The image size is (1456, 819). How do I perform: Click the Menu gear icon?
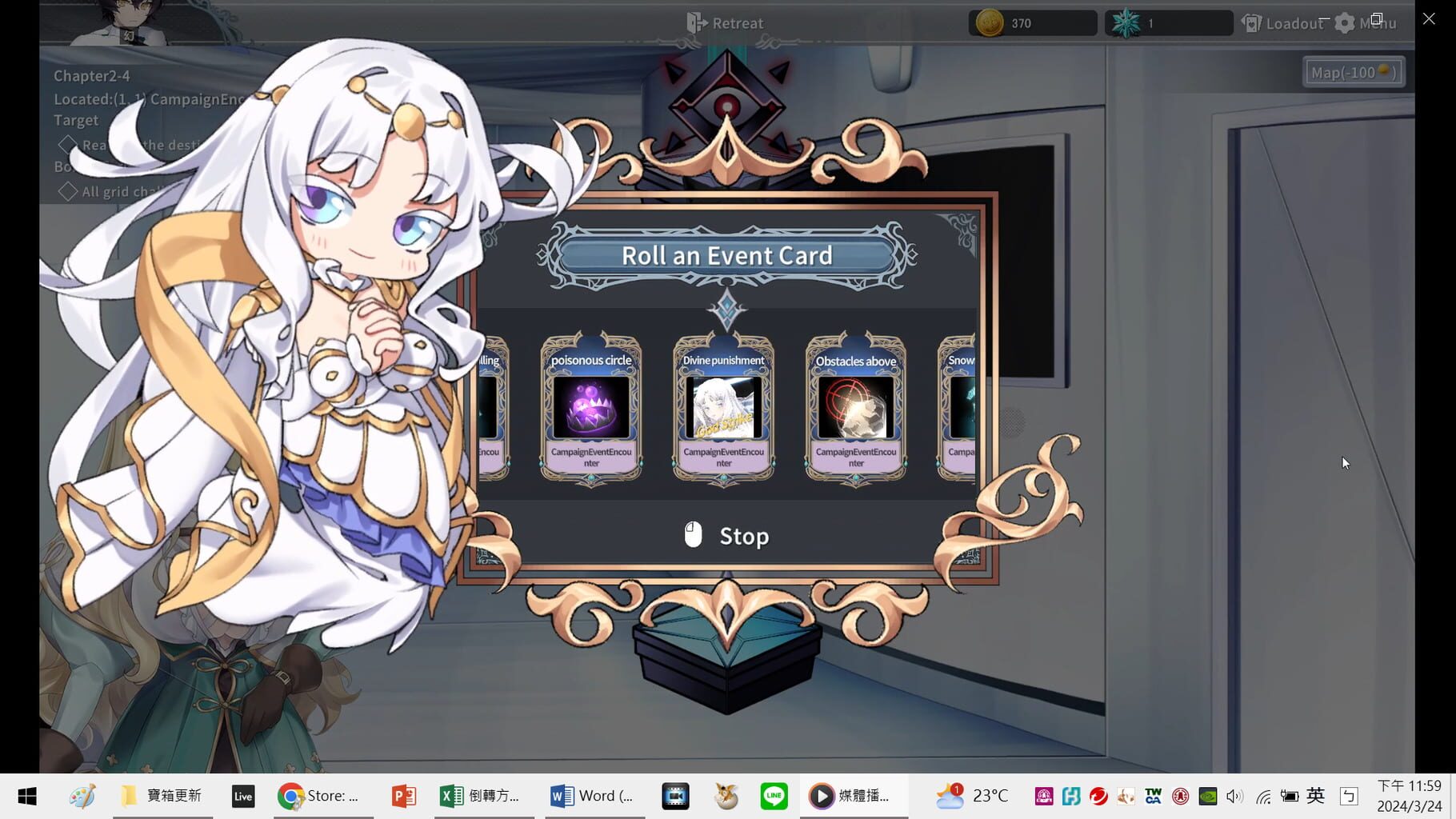click(1346, 23)
